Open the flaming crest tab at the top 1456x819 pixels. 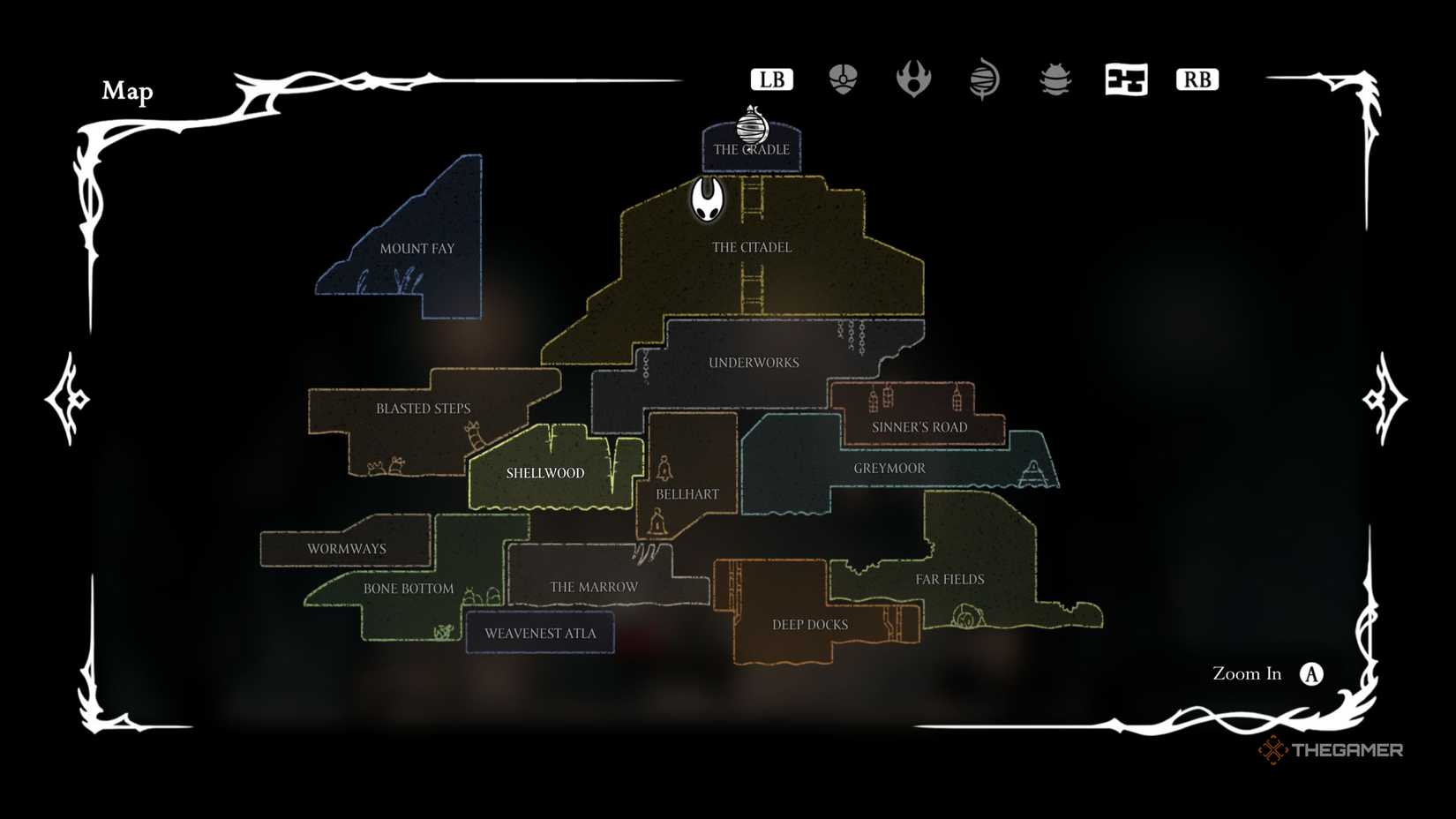[915, 79]
